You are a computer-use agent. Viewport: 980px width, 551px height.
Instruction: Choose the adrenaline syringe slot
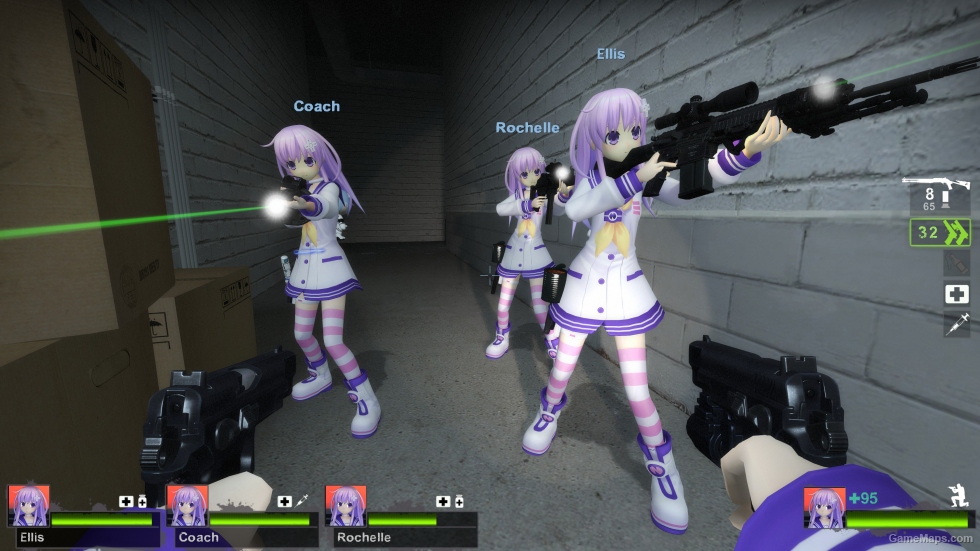click(956, 323)
